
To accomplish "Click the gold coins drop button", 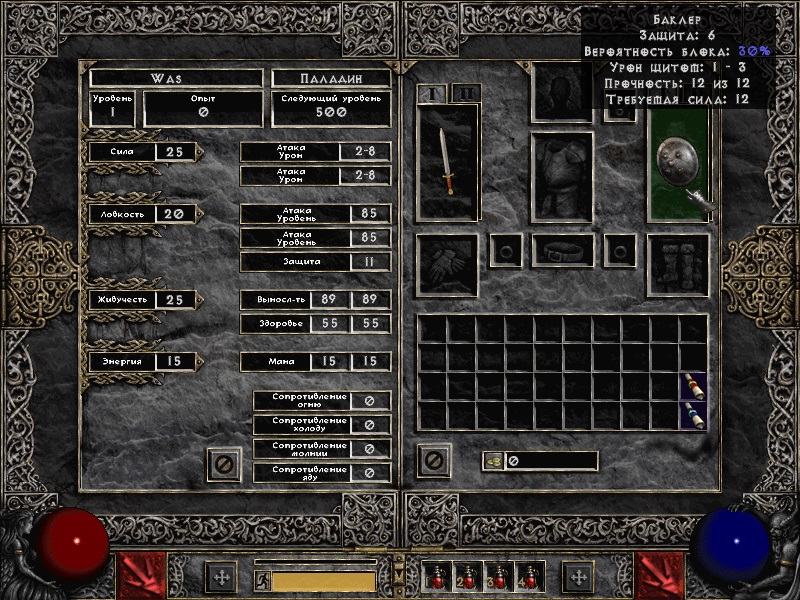I will point(493,461).
